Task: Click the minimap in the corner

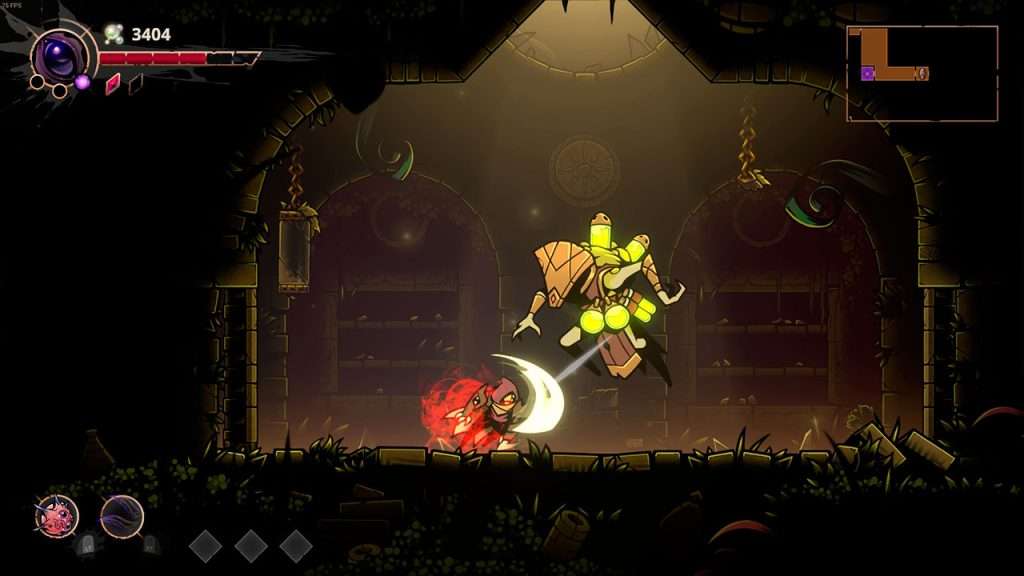Action: tap(922, 73)
